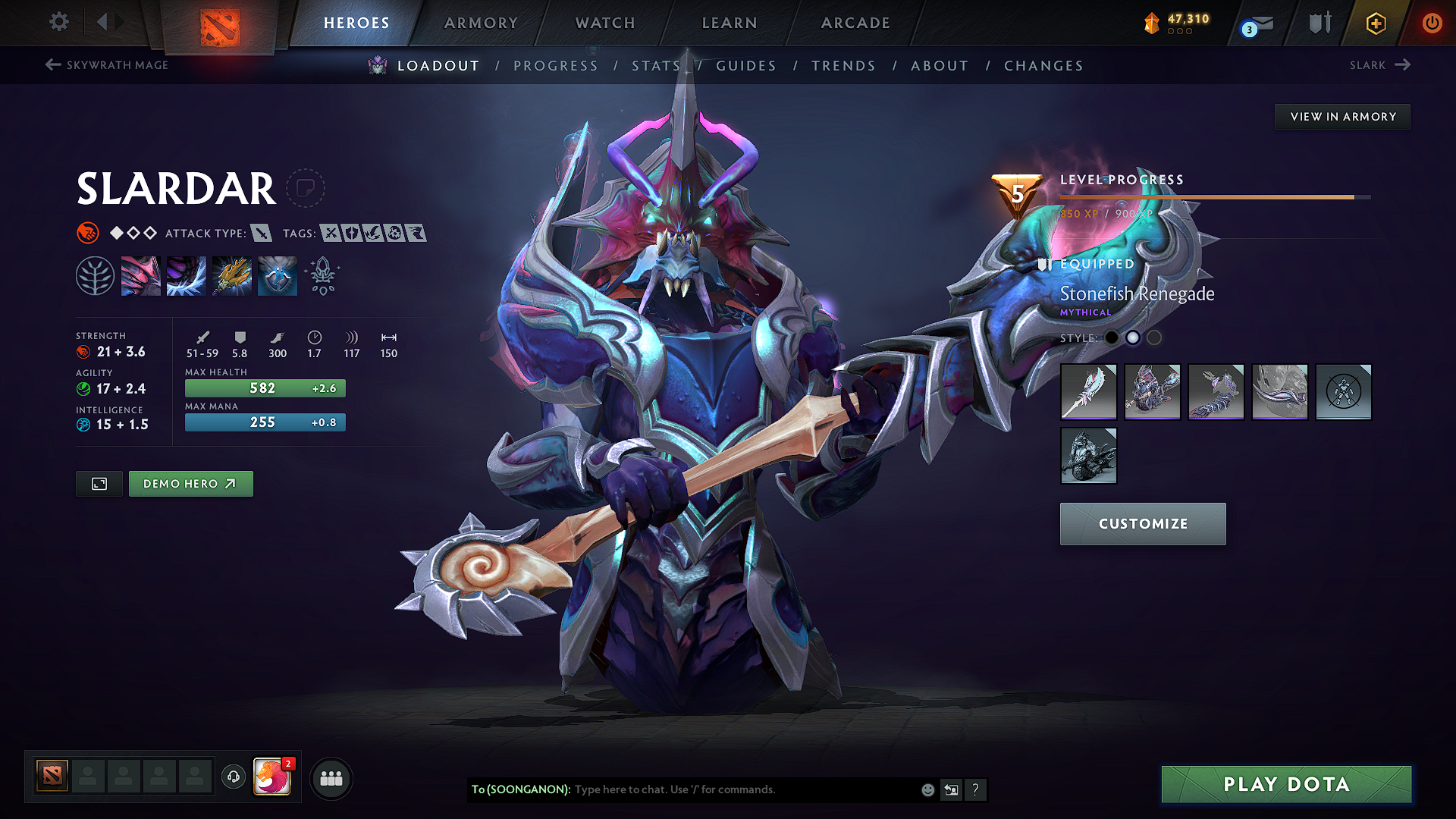The width and height of the screenshot is (1456, 819).
Task: Click the DEMO HERO button
Action: coord(190,483)
